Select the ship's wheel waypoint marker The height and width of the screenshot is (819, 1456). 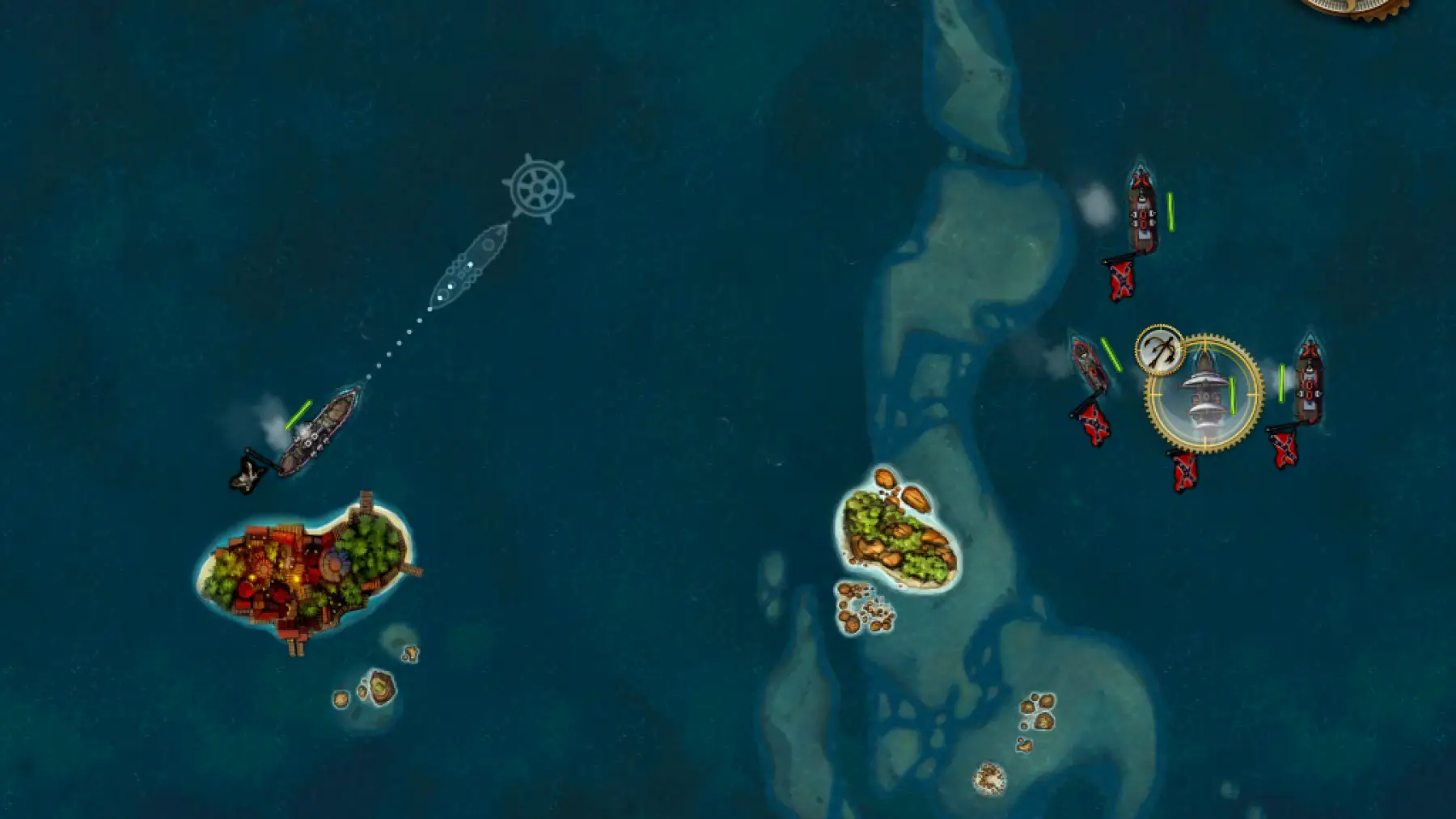click(x=538, y=188)
